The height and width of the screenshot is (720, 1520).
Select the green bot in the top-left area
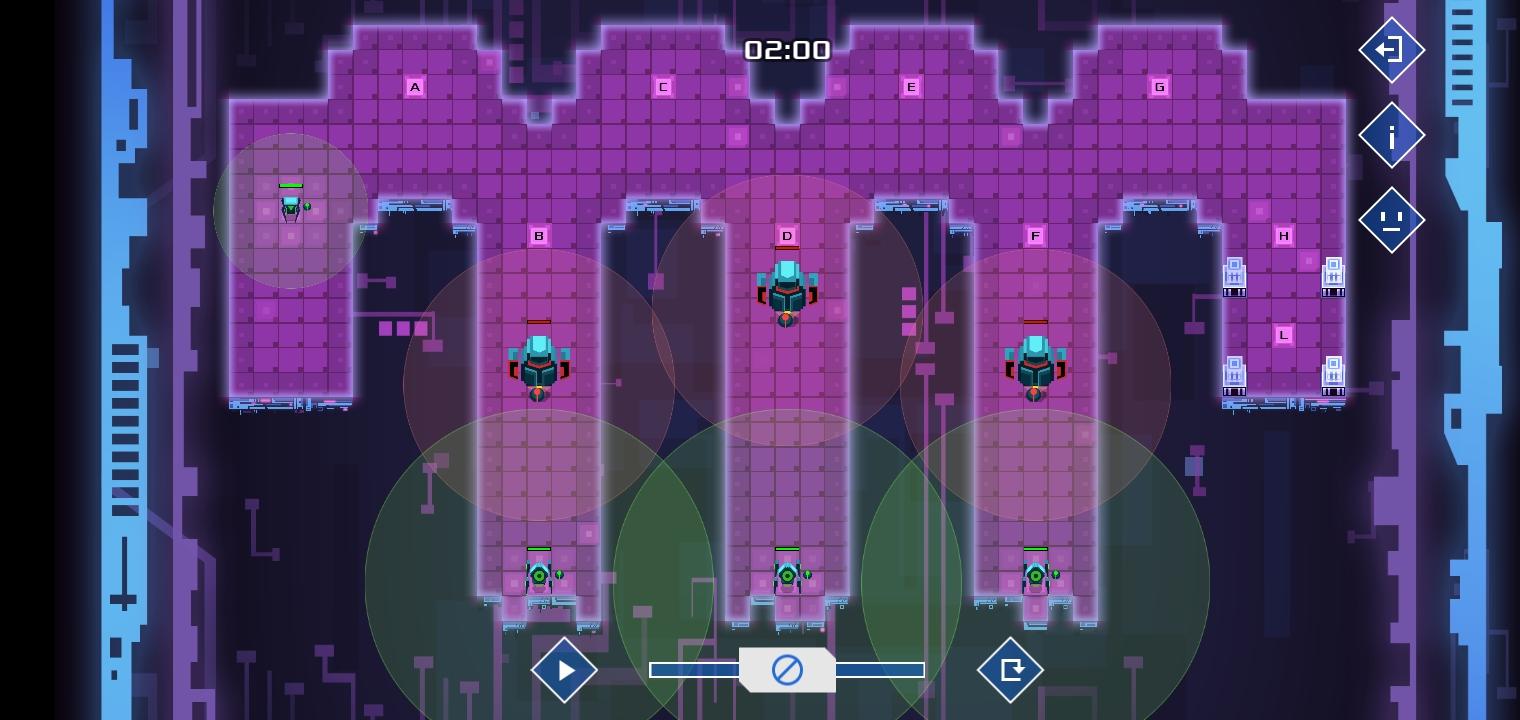[x=291, y=207]
